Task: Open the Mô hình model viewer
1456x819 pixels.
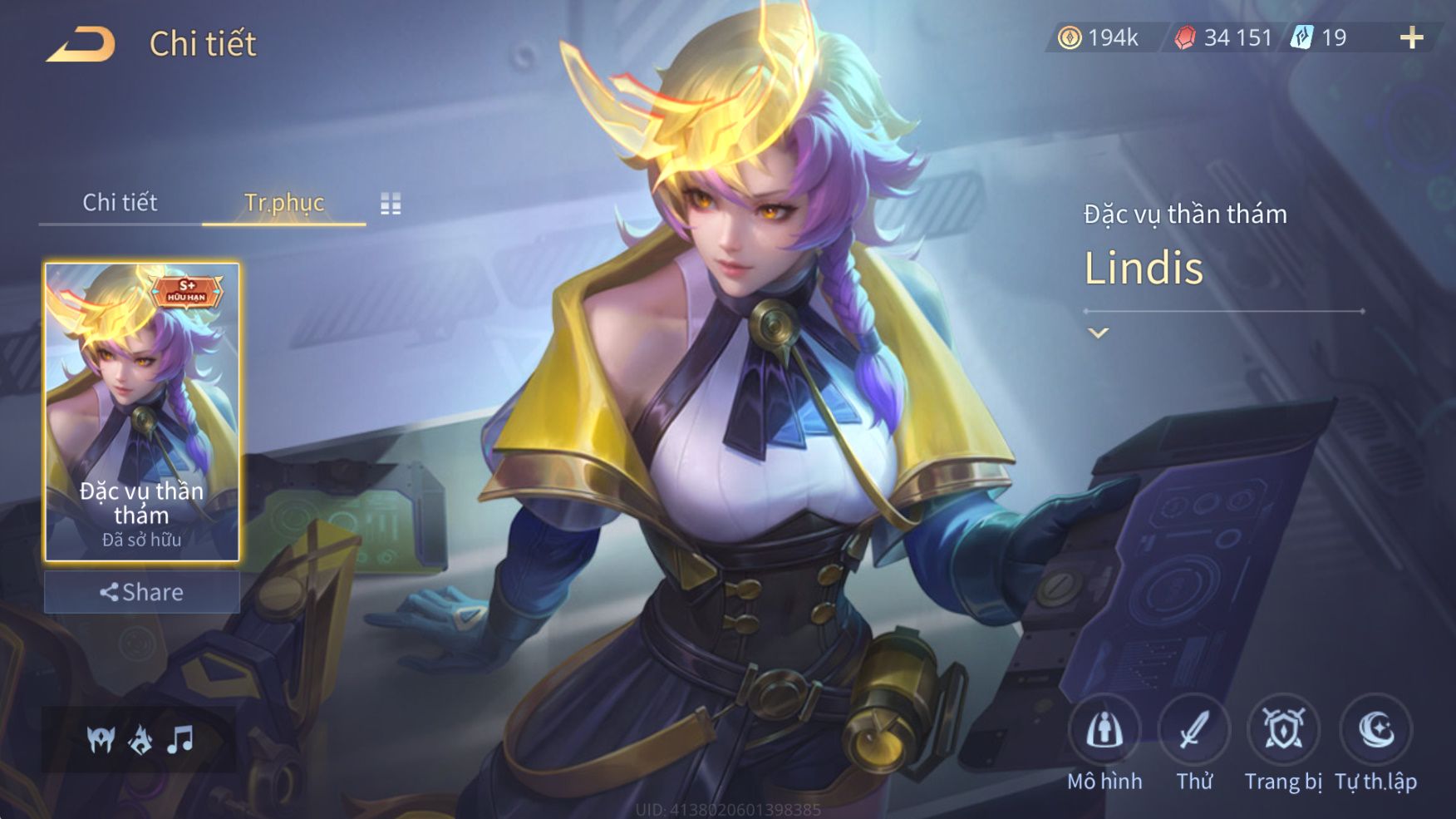Action: coord(1104,730)
